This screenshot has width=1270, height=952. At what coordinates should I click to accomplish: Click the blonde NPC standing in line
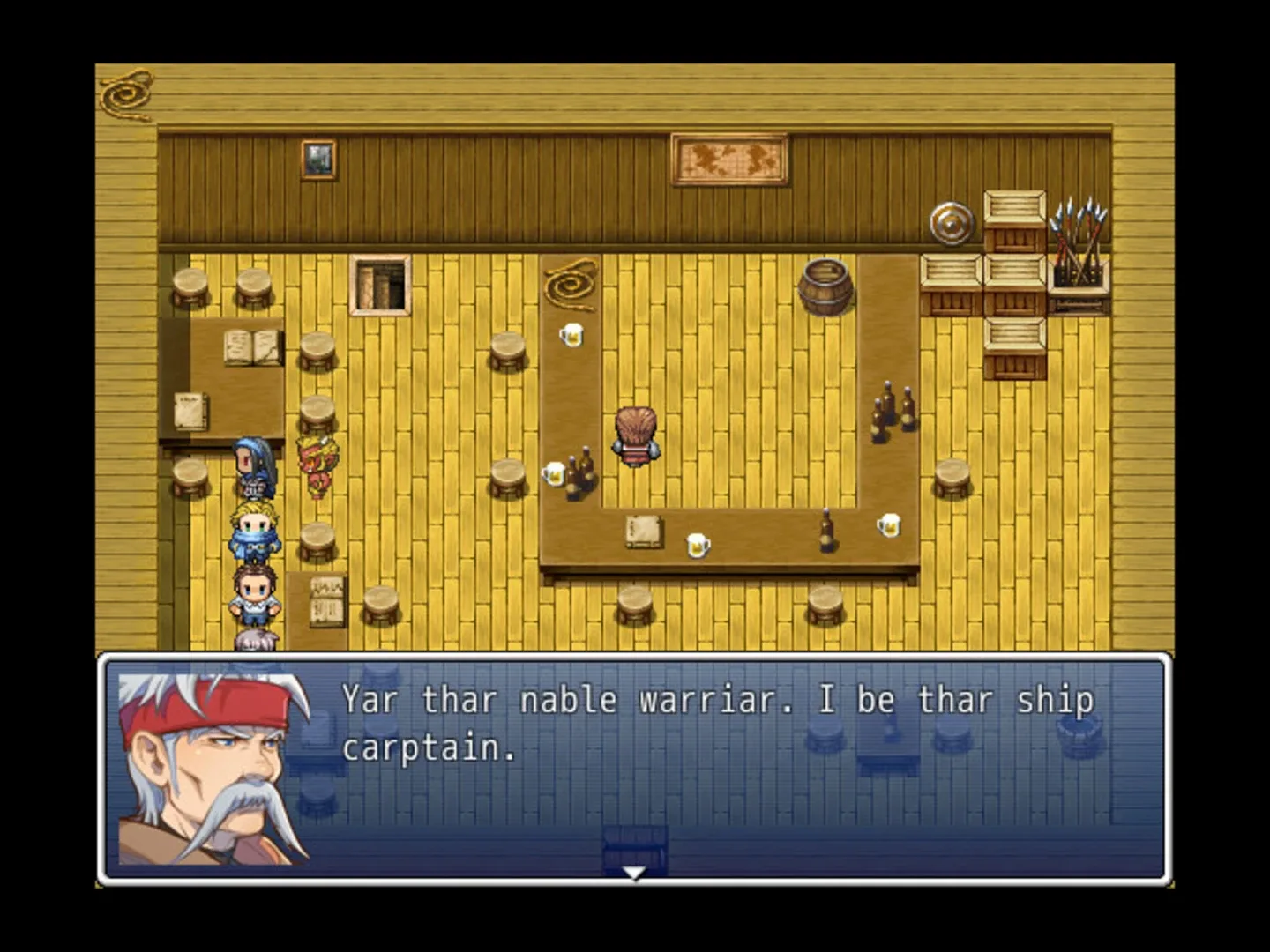tap(254, 530)
